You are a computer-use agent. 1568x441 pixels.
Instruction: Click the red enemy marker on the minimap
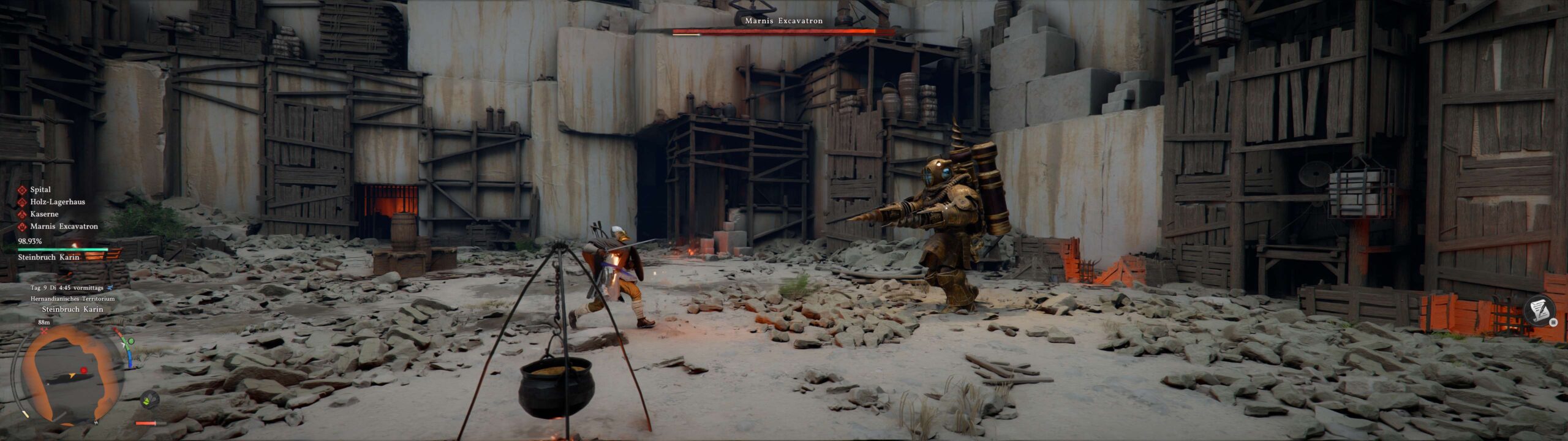[84, 371]
